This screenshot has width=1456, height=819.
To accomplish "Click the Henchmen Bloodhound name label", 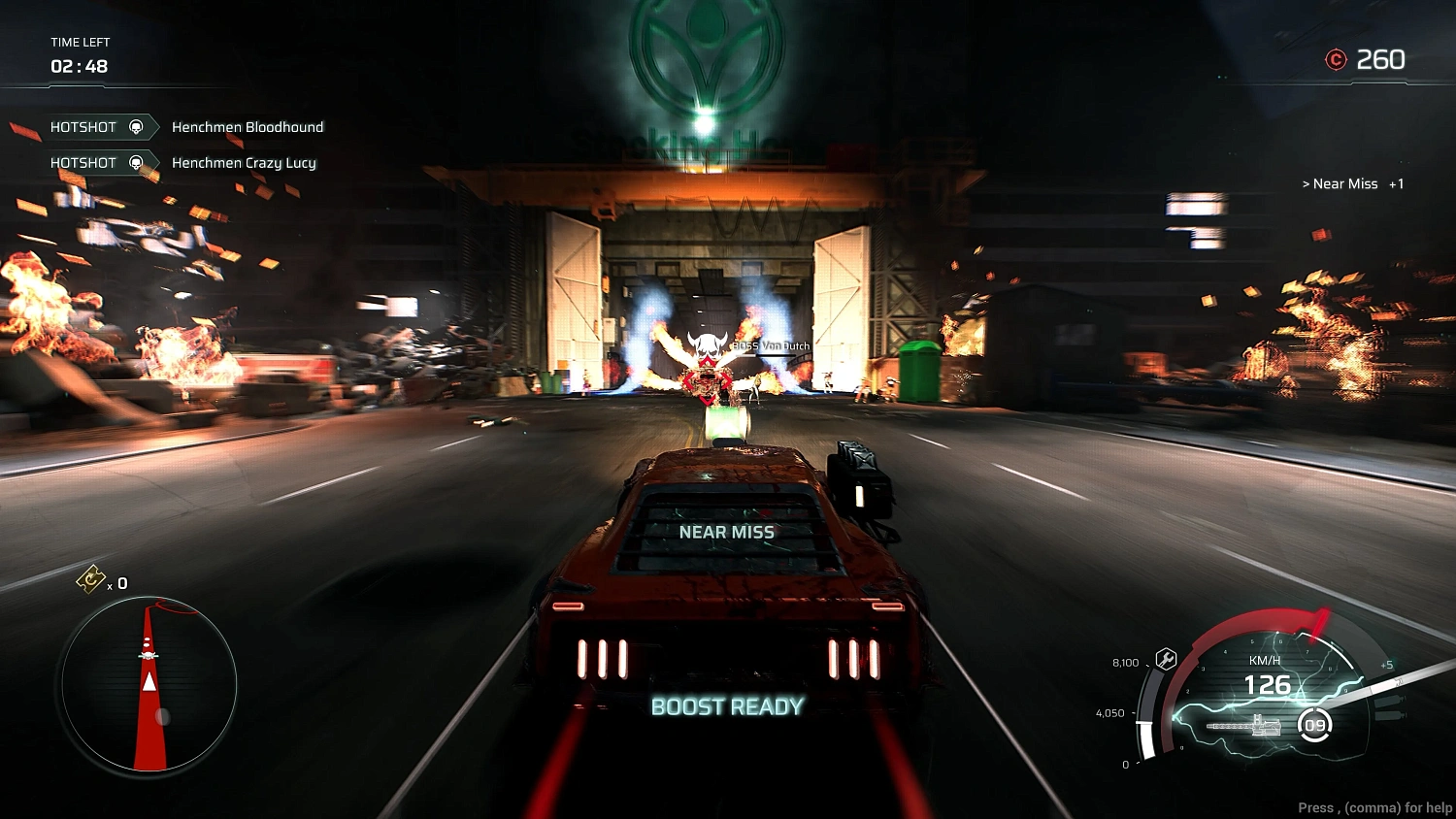I will coord(248,126).
